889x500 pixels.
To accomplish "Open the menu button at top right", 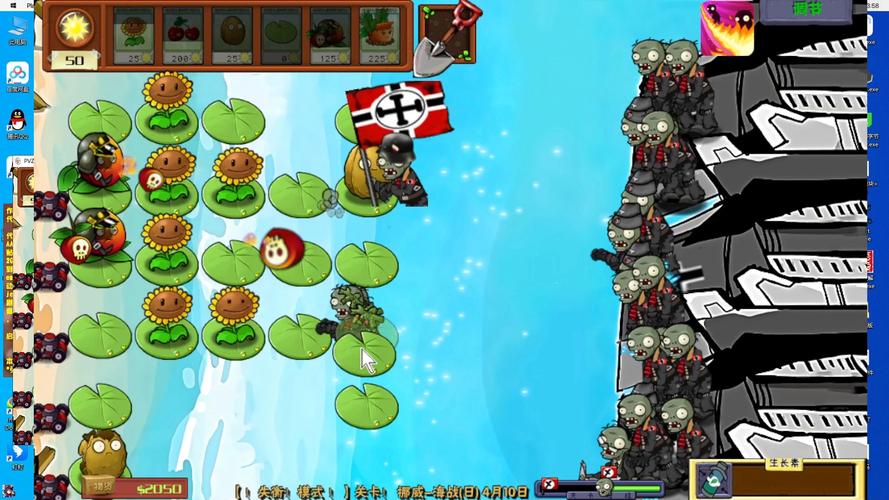I will click(805, 10).
